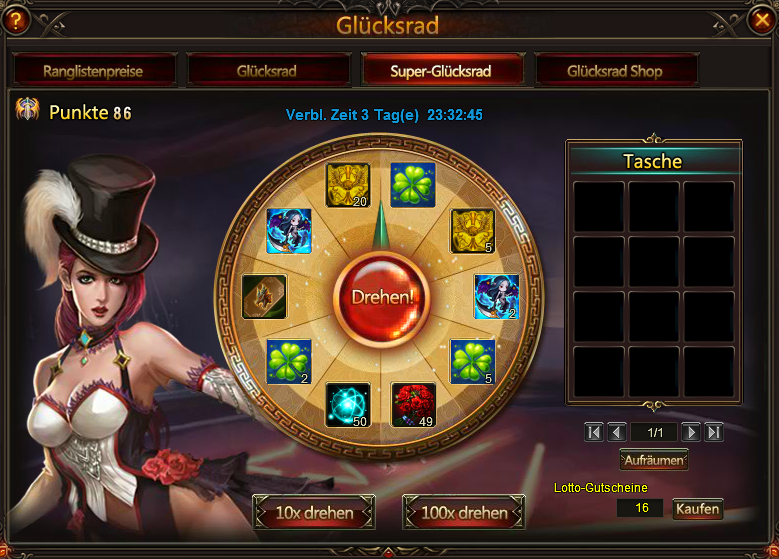This screenshot has height=559, width=779.
Task: Select the clover prize with 5
Action: pos(473,361)
